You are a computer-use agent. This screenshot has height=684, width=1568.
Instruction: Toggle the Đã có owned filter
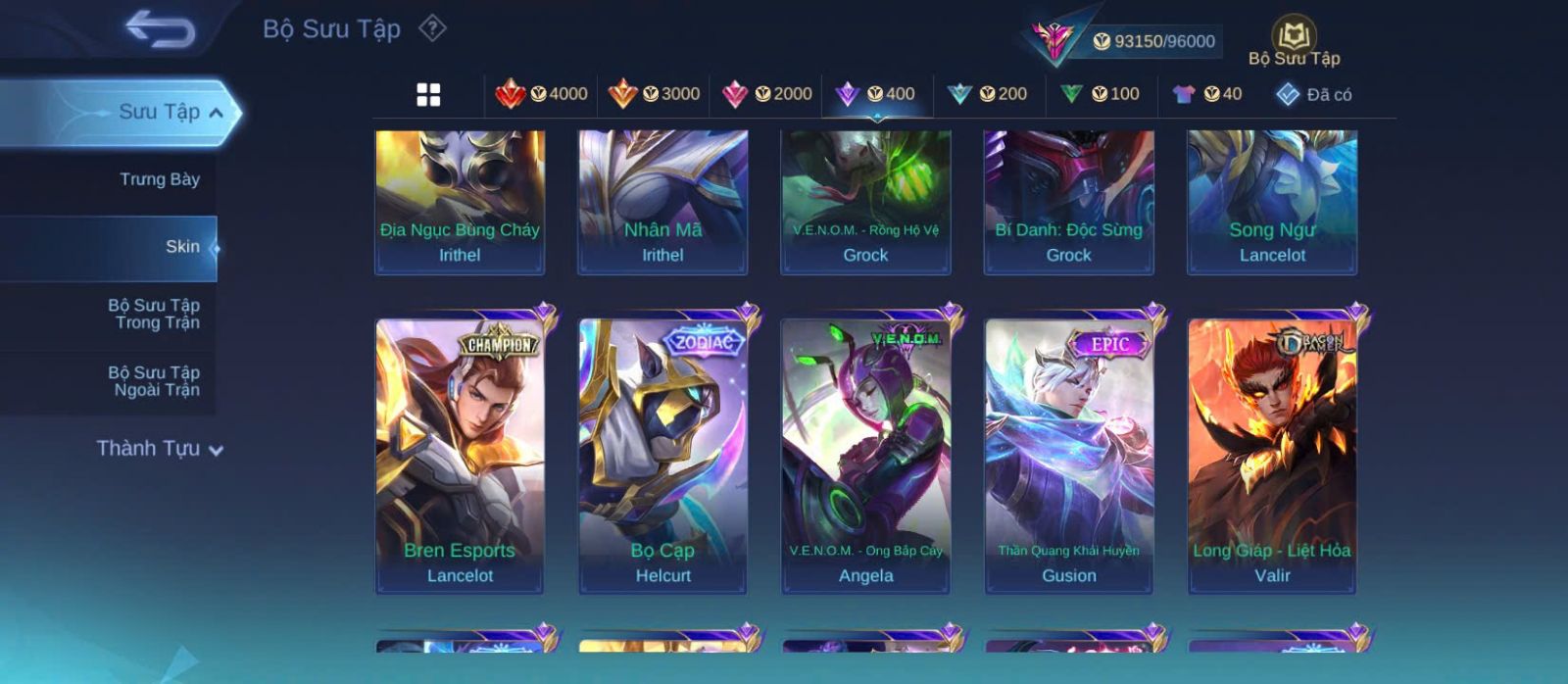tap(1313, 94)
